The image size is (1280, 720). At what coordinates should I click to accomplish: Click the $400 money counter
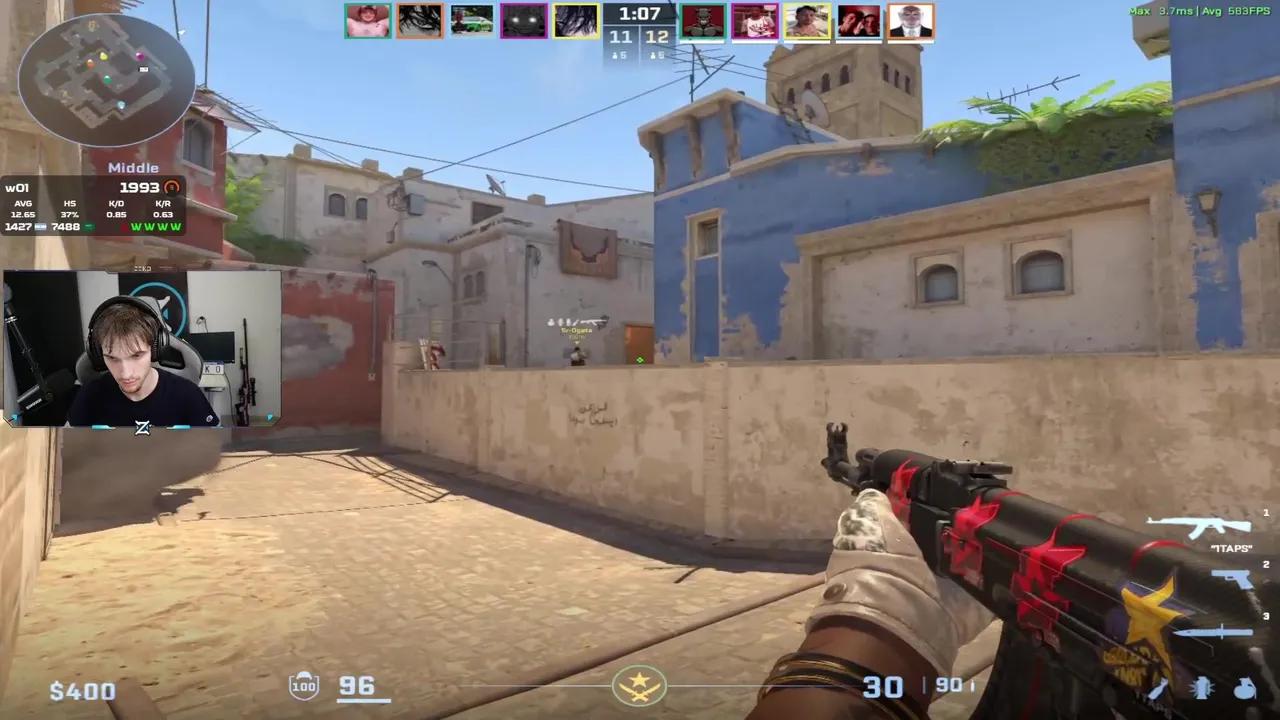[82, 690]
